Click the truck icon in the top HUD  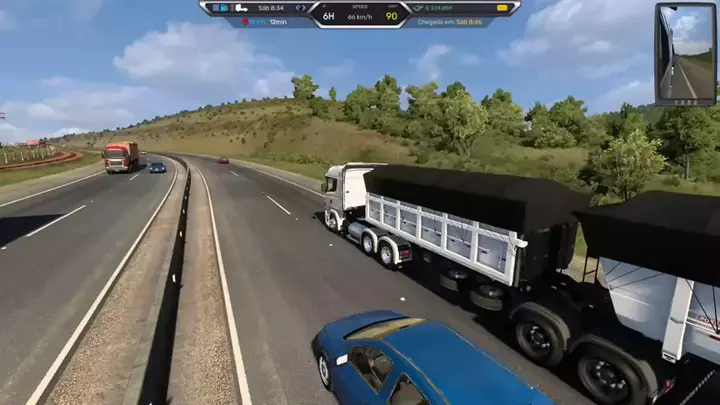tap(241, 8)
